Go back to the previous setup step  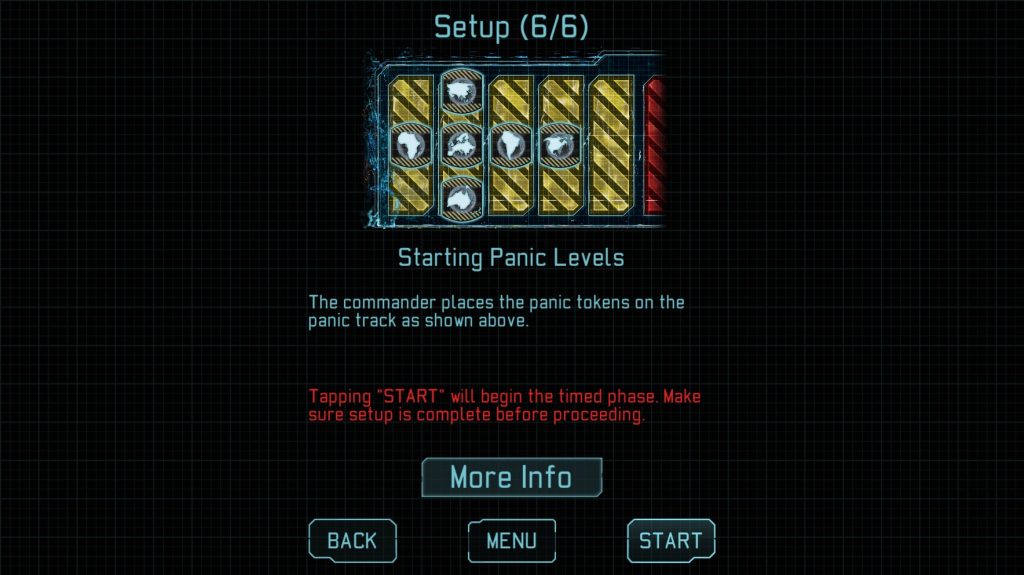tap(352, 541)
